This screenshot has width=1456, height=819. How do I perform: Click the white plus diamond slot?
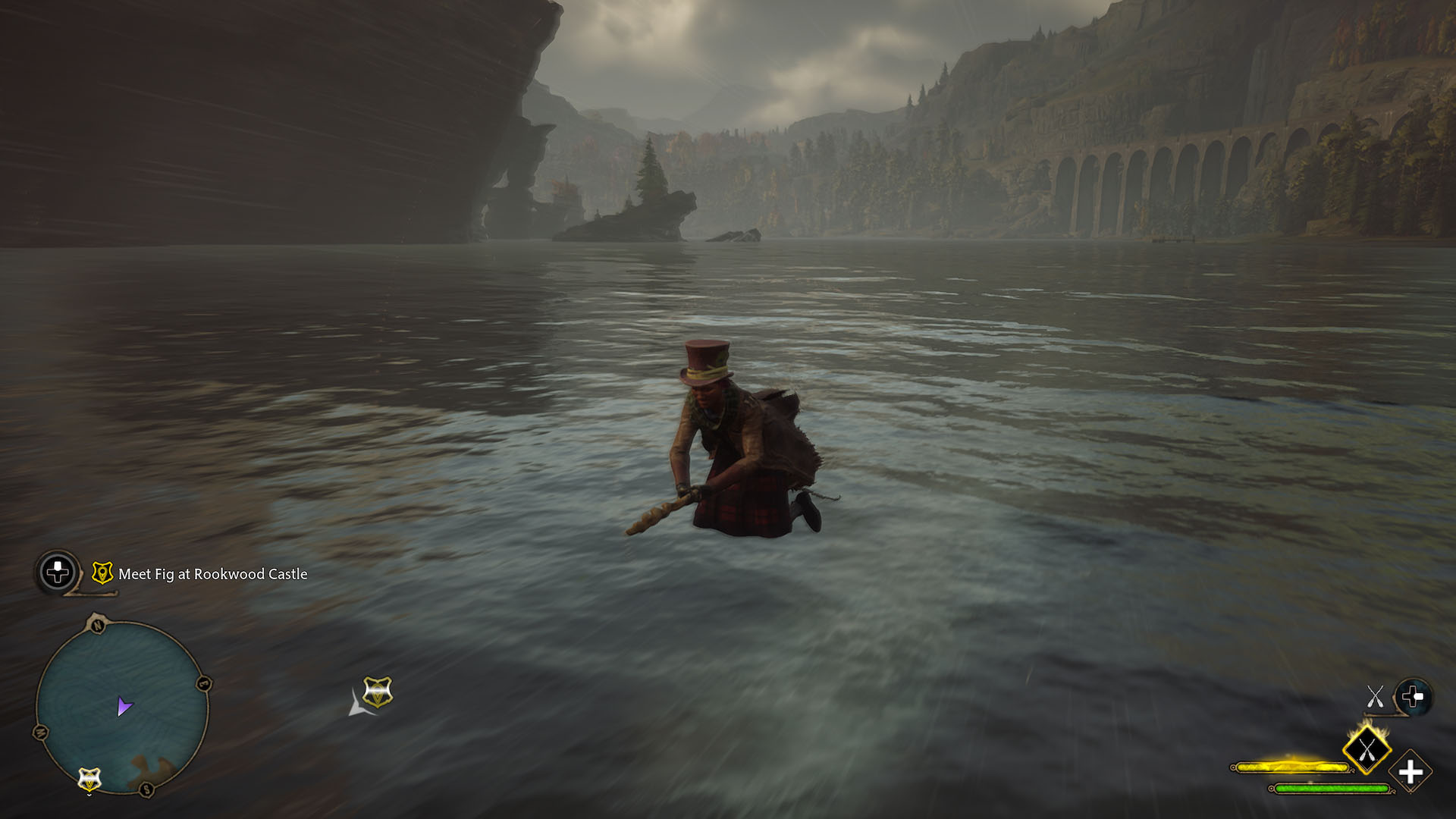click(1410, 773)
